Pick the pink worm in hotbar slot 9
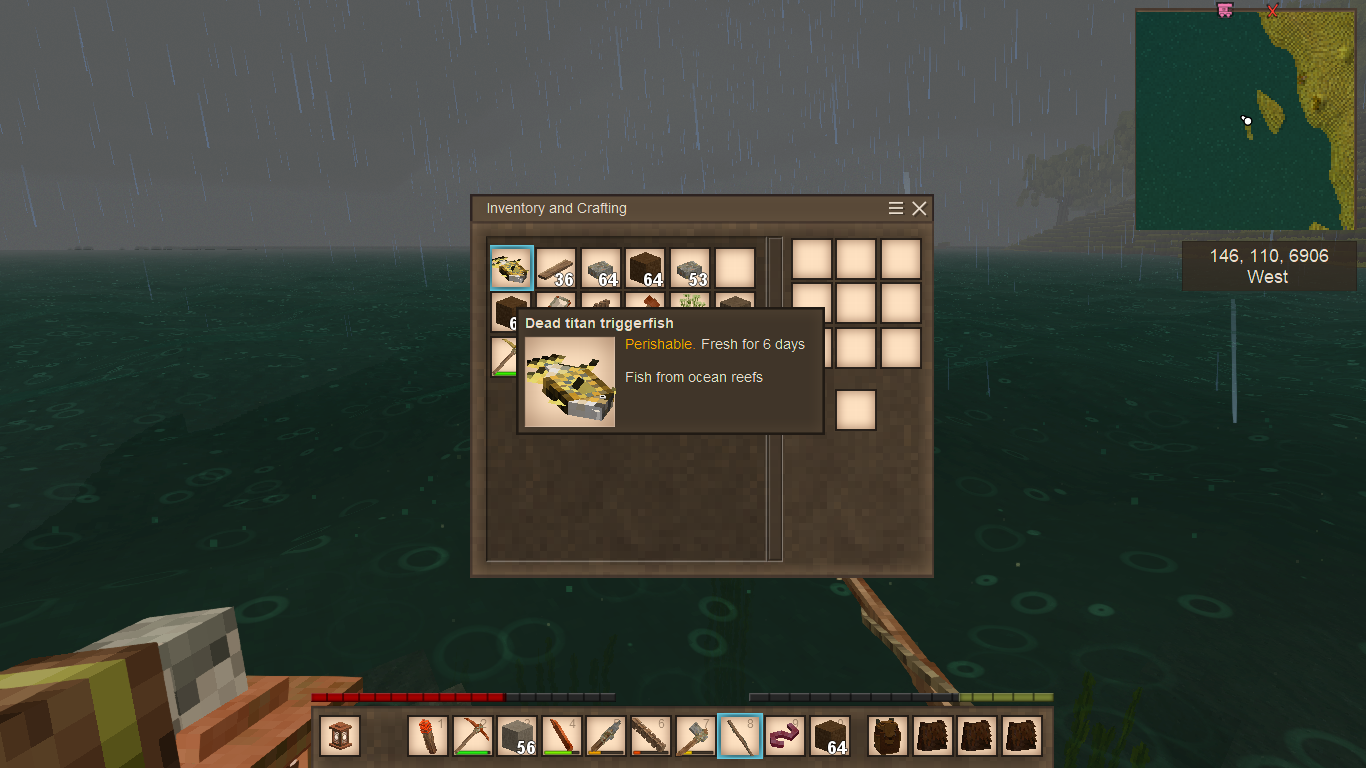Viewport: 1366px width, 768px height. pyautogui.click(x=785, y=736)
